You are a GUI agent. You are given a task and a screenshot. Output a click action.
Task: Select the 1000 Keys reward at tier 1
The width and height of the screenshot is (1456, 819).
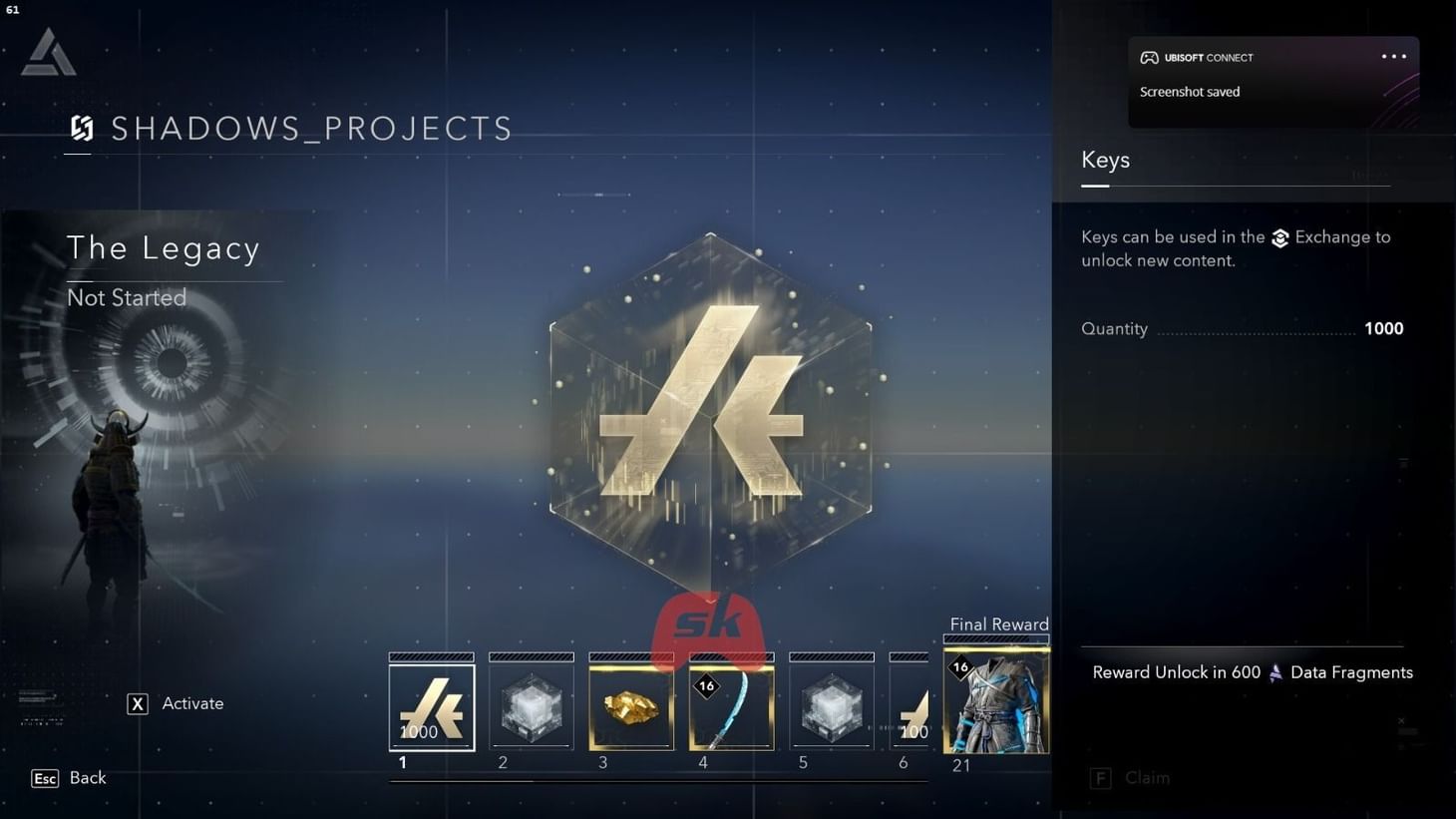tap(431, 703)
